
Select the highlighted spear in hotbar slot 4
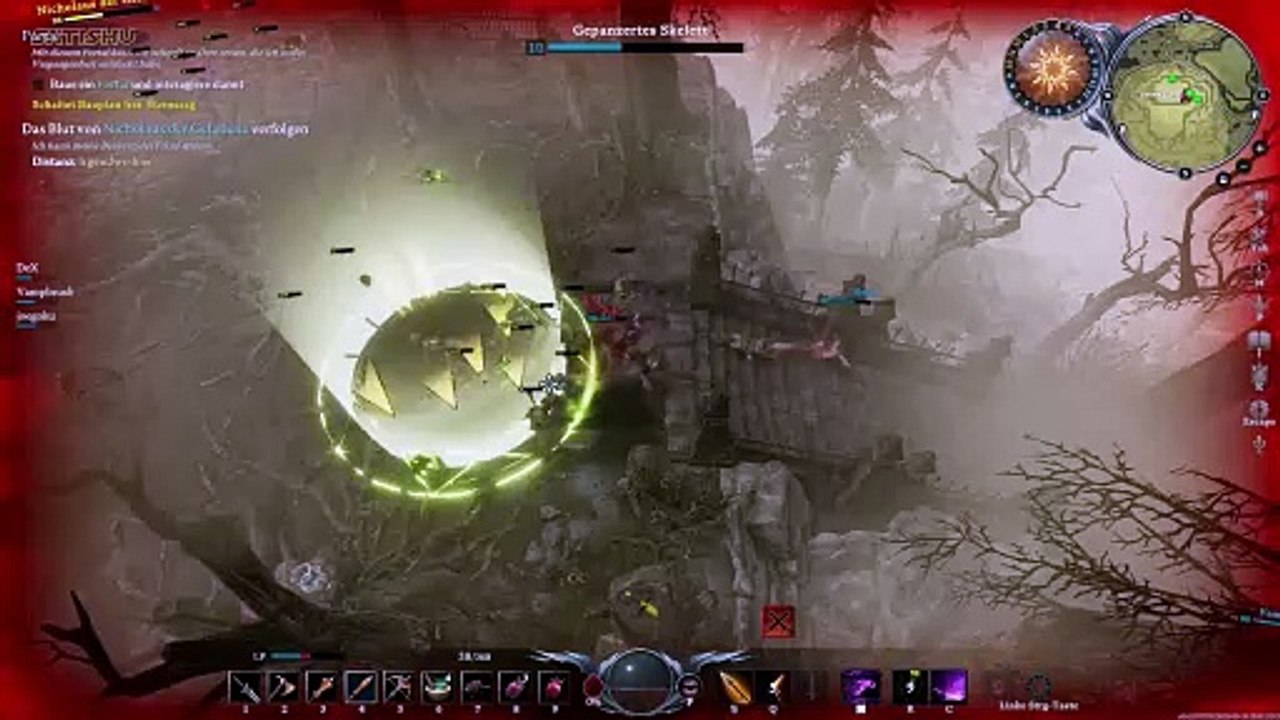coord(361,687)
